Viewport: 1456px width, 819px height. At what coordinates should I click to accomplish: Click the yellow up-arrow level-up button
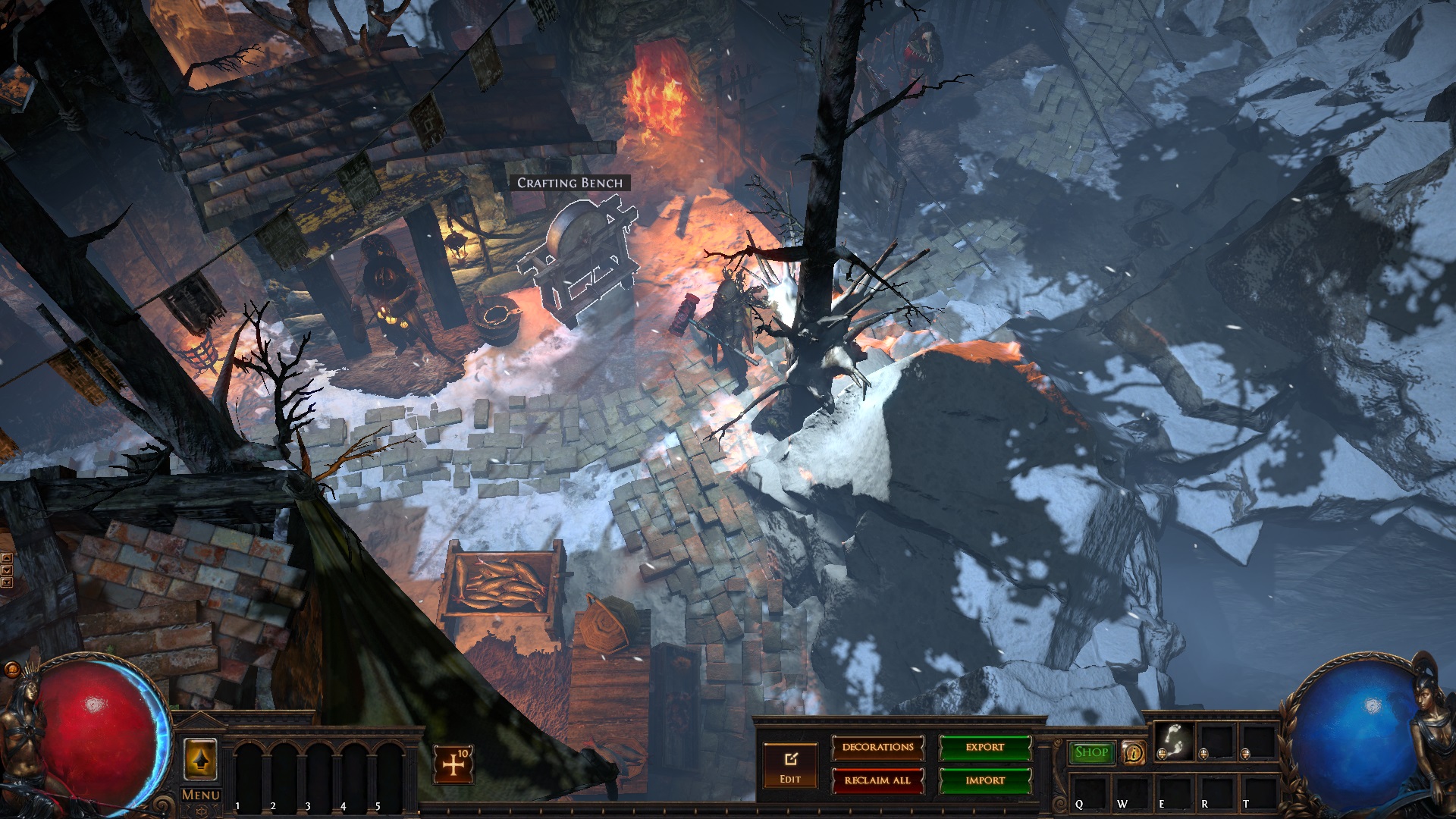(201, 759)
